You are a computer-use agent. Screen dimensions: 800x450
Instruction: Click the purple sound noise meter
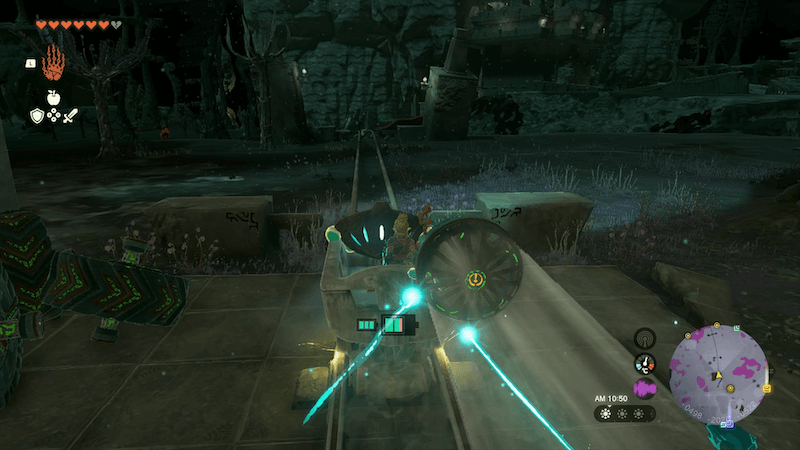pos(645,390)
